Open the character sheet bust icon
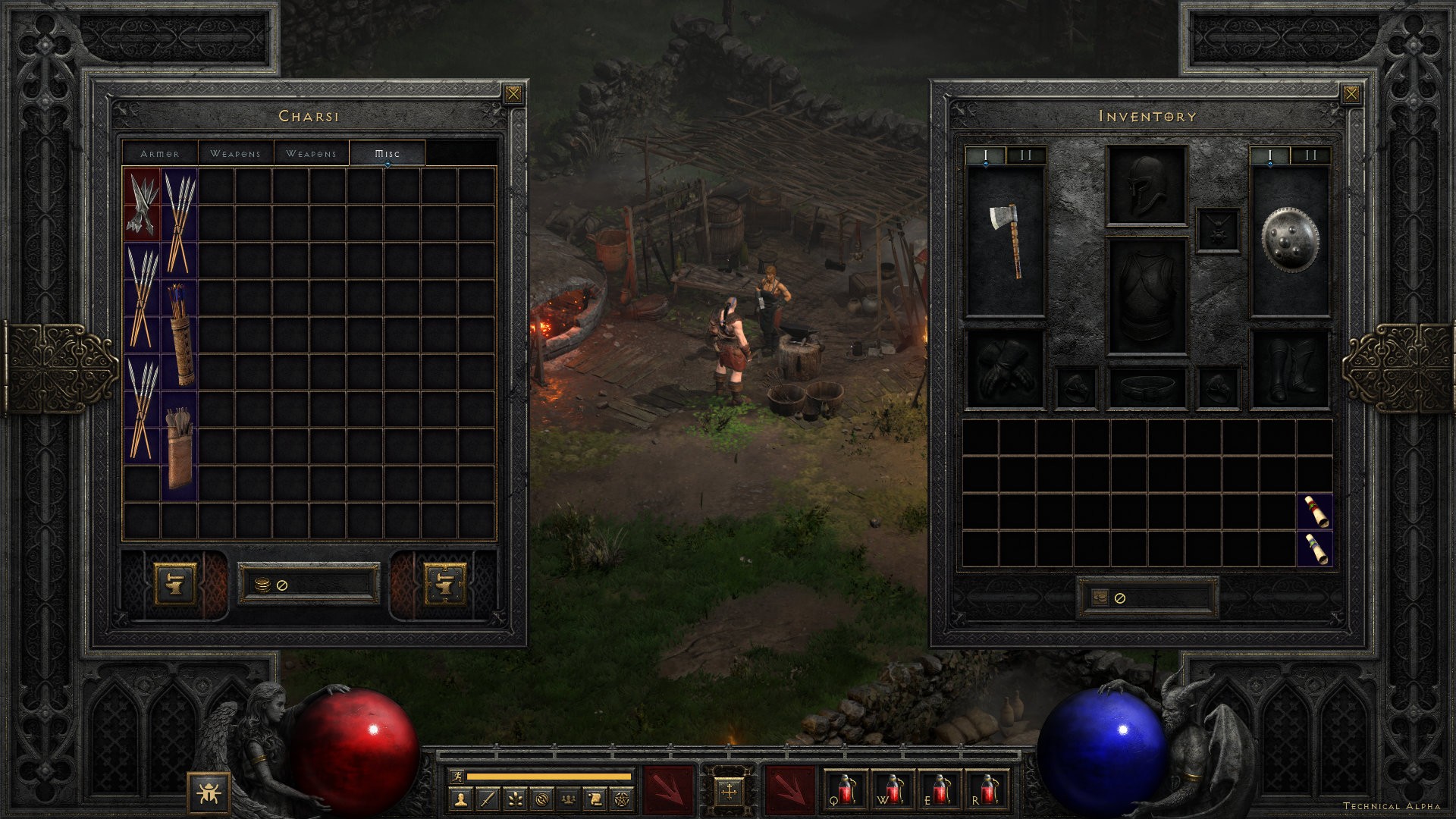This screenshot has width=1456, height=819. 461,799
